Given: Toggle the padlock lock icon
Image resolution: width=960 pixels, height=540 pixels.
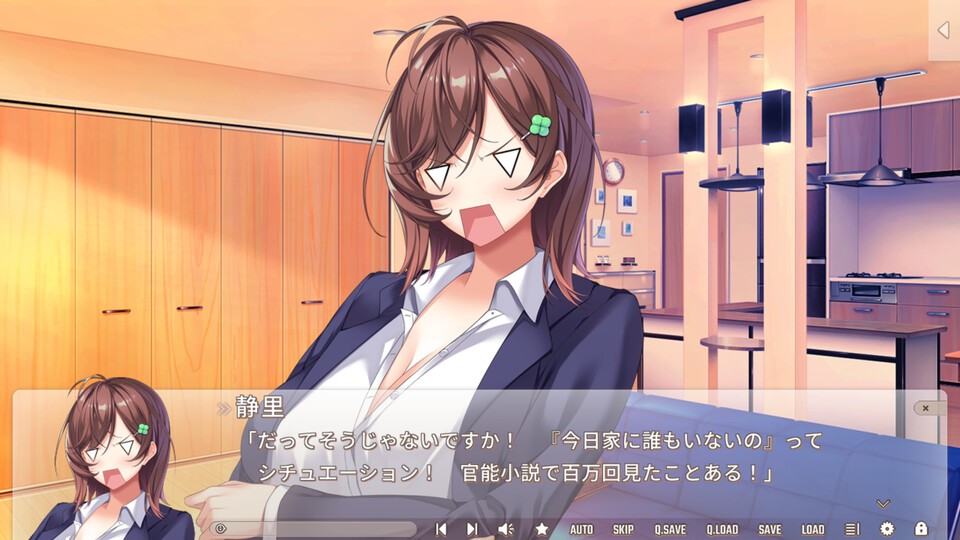Looking at the screenshot, I should (x=921, y=529).
